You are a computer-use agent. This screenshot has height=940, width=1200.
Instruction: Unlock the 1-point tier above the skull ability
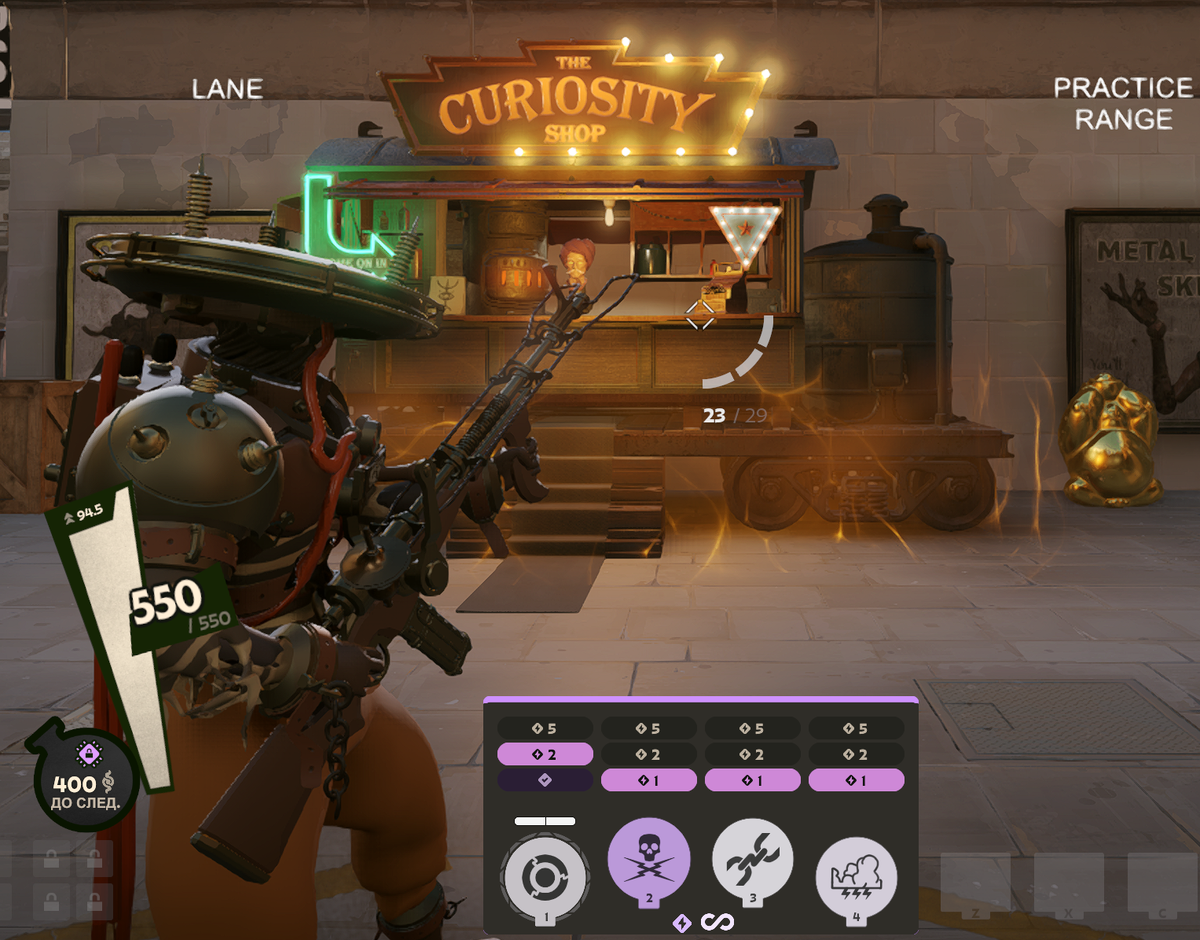point(649,780)
